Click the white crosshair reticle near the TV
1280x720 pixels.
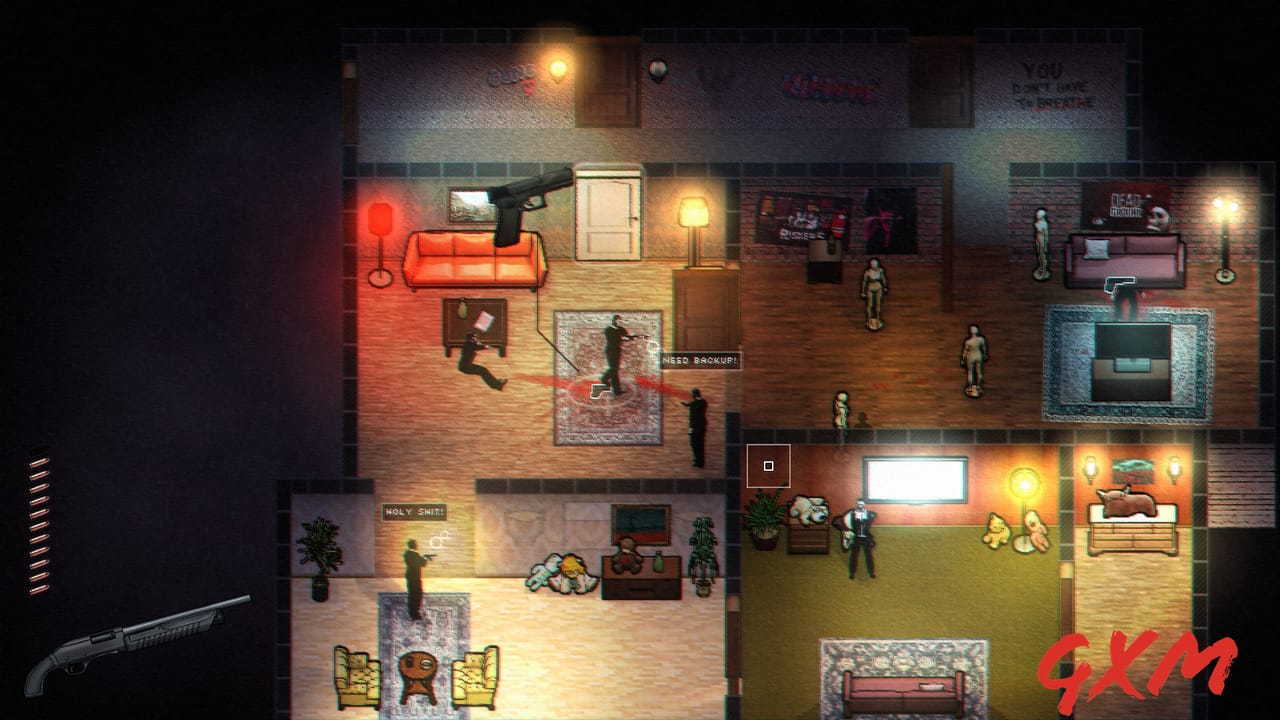click(769, 464)
